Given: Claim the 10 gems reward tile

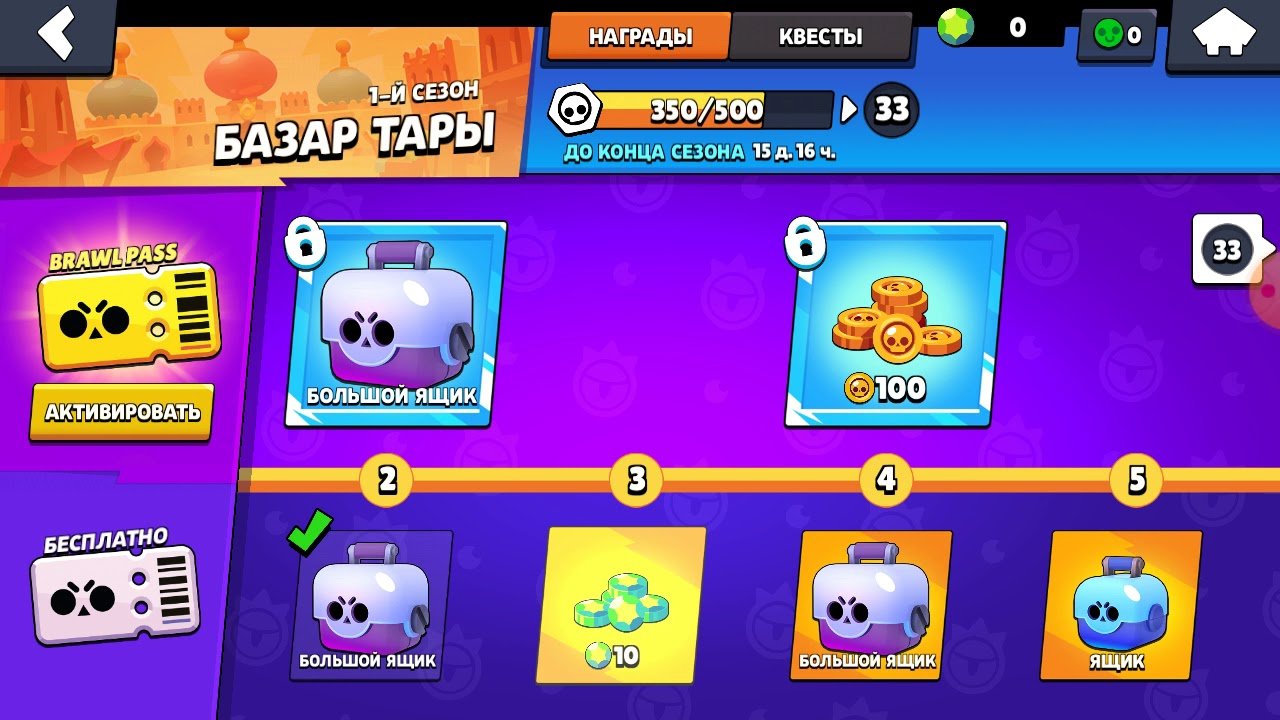Looking at the screenshot, I should tap(621, 605).
